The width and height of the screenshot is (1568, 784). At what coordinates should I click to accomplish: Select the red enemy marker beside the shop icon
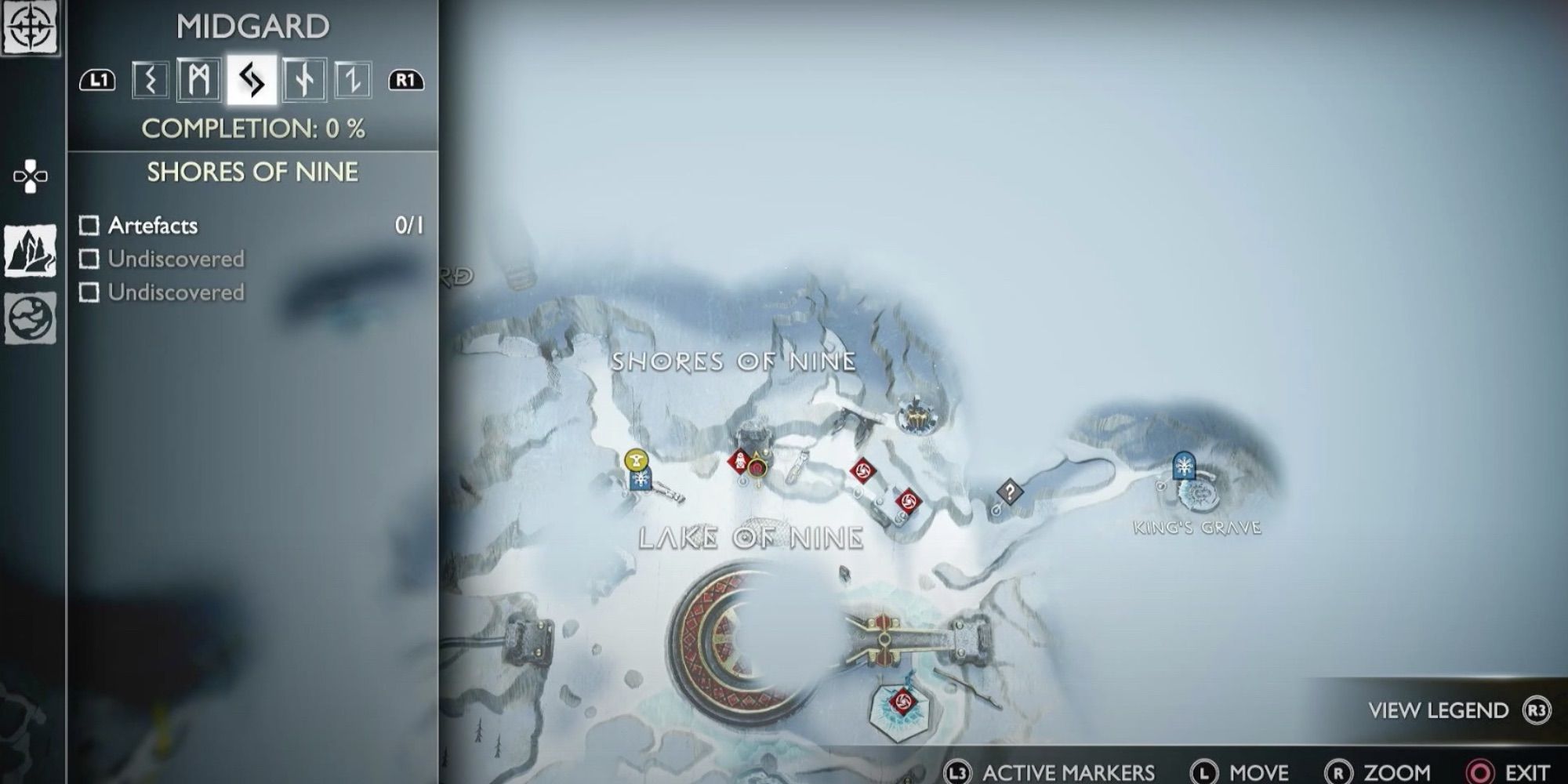740,461
